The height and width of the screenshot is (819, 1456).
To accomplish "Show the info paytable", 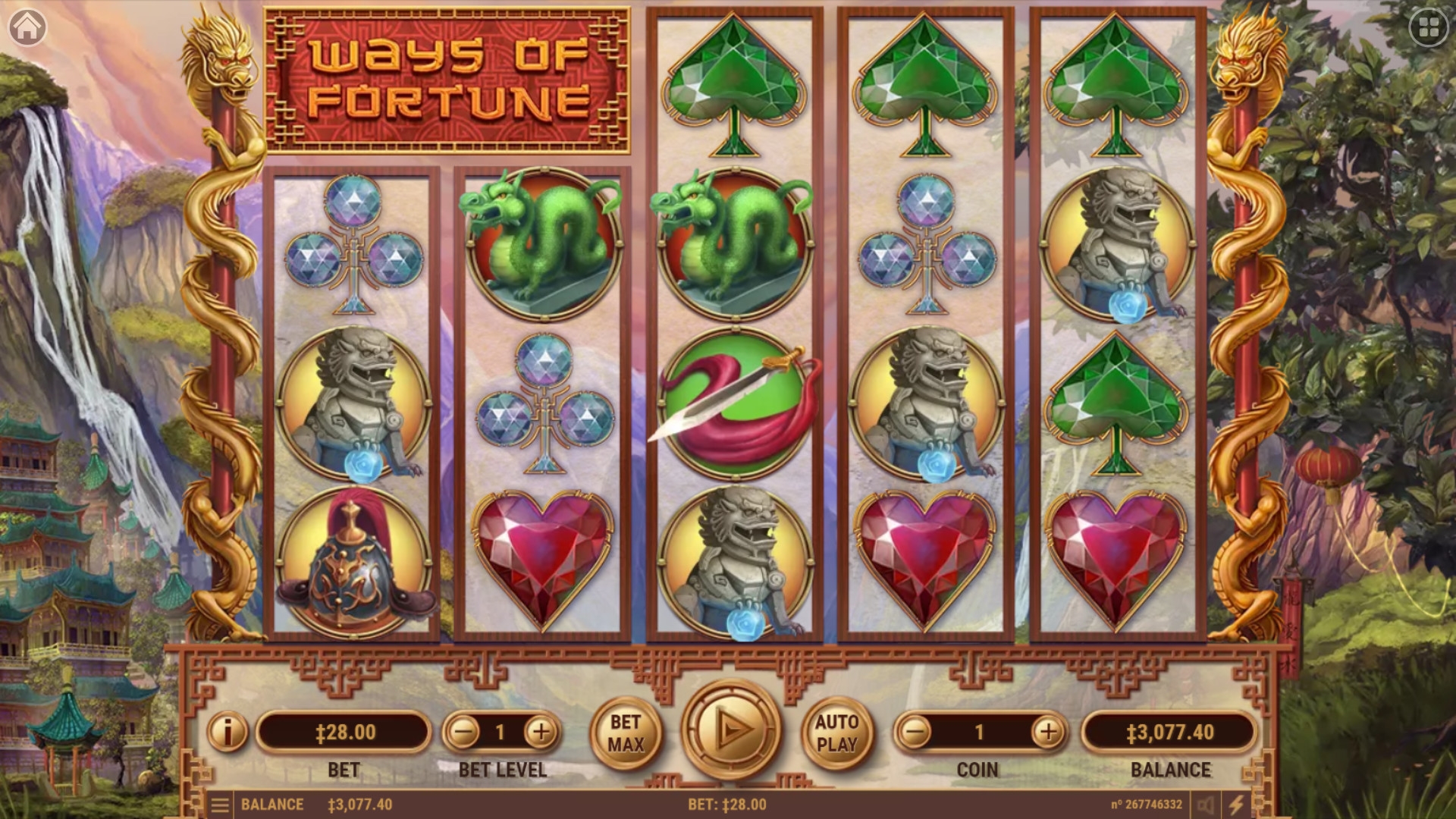I will coord(227,732).
